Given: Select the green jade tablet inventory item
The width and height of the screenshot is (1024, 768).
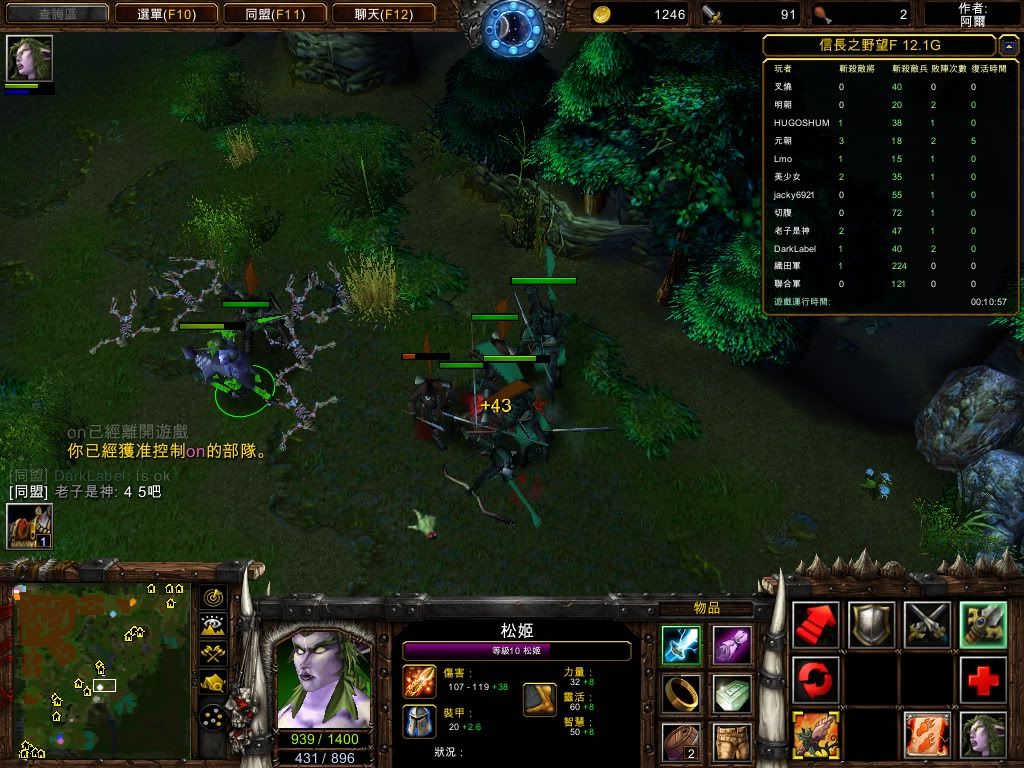Looking at the screenshot, I should tap(732, 693).
